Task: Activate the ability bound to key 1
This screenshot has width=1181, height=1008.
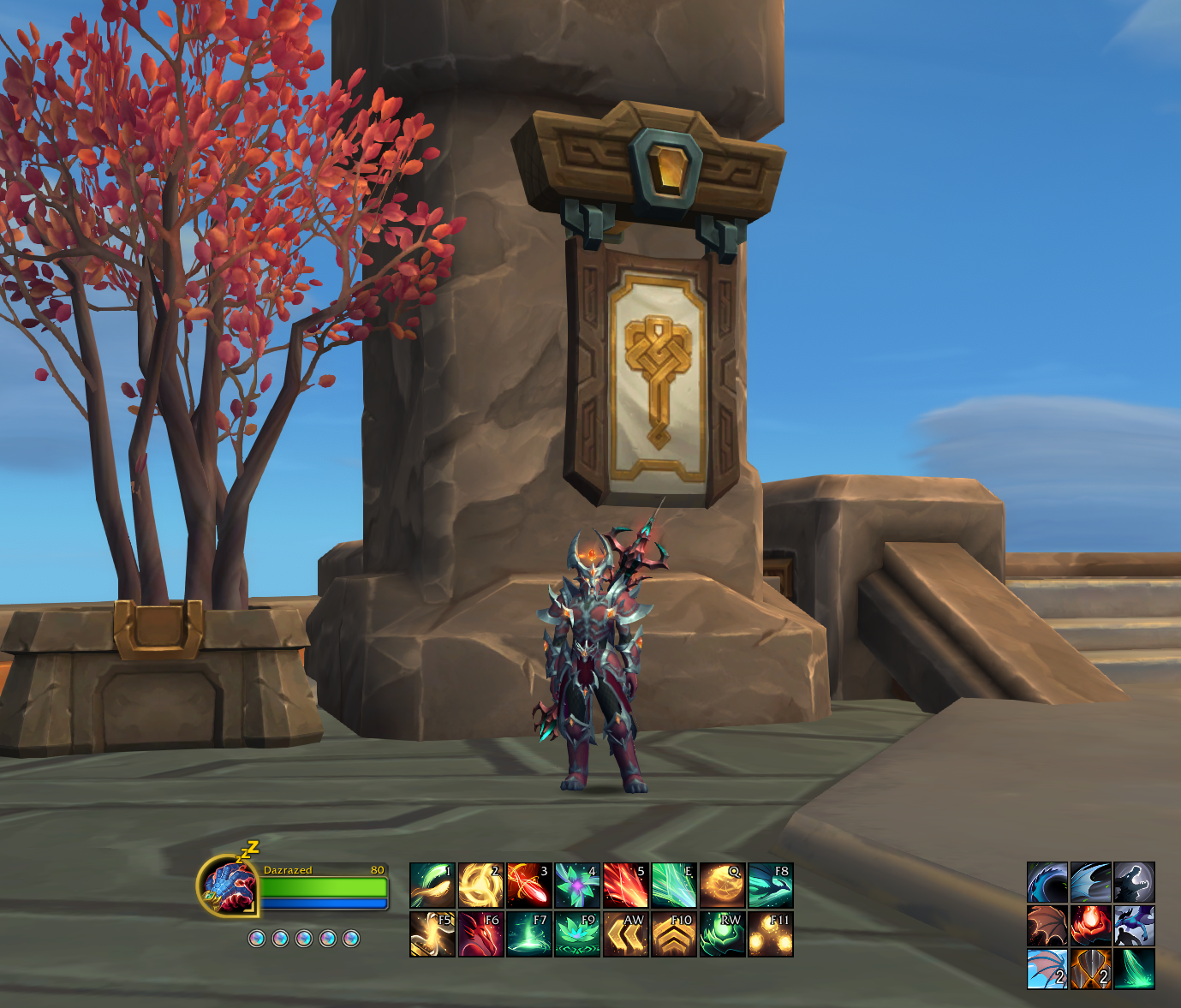Action: [x=432, y=885]
